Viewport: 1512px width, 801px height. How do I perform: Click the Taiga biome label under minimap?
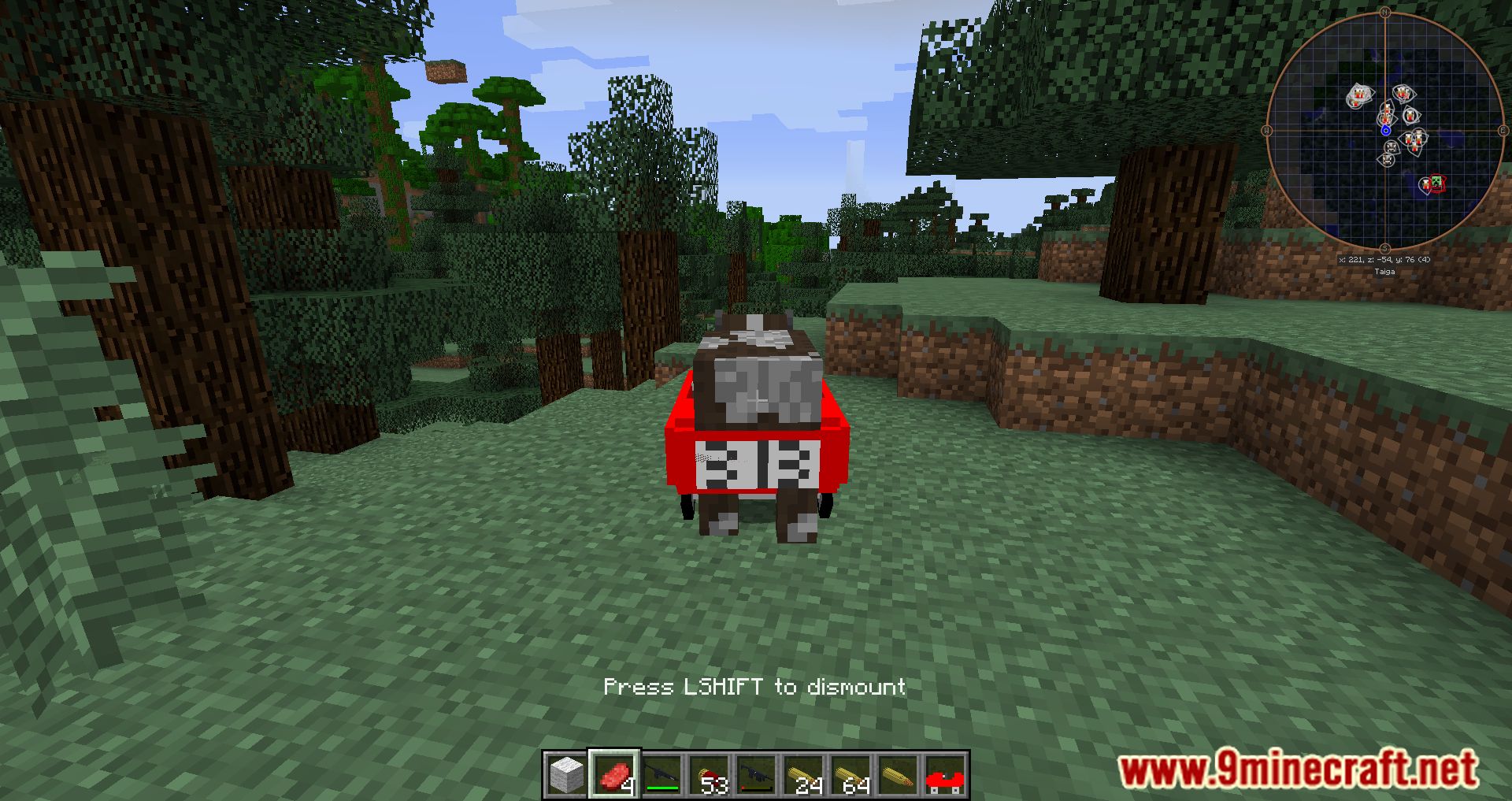pyautogui.click(x=1385, y=271)
